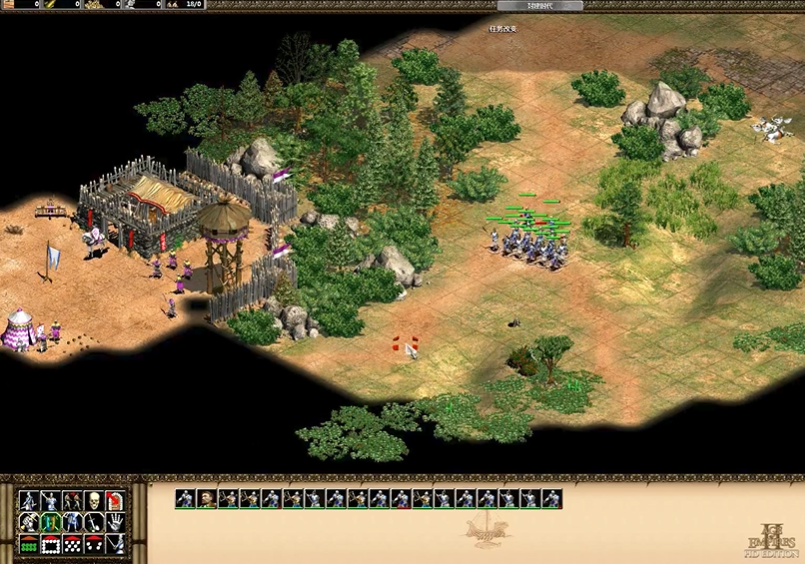Image resolution: width=805 pixels, height=564 pixels.
Task: Select the staggered checkerboard formation
Action: click(71, 544)
